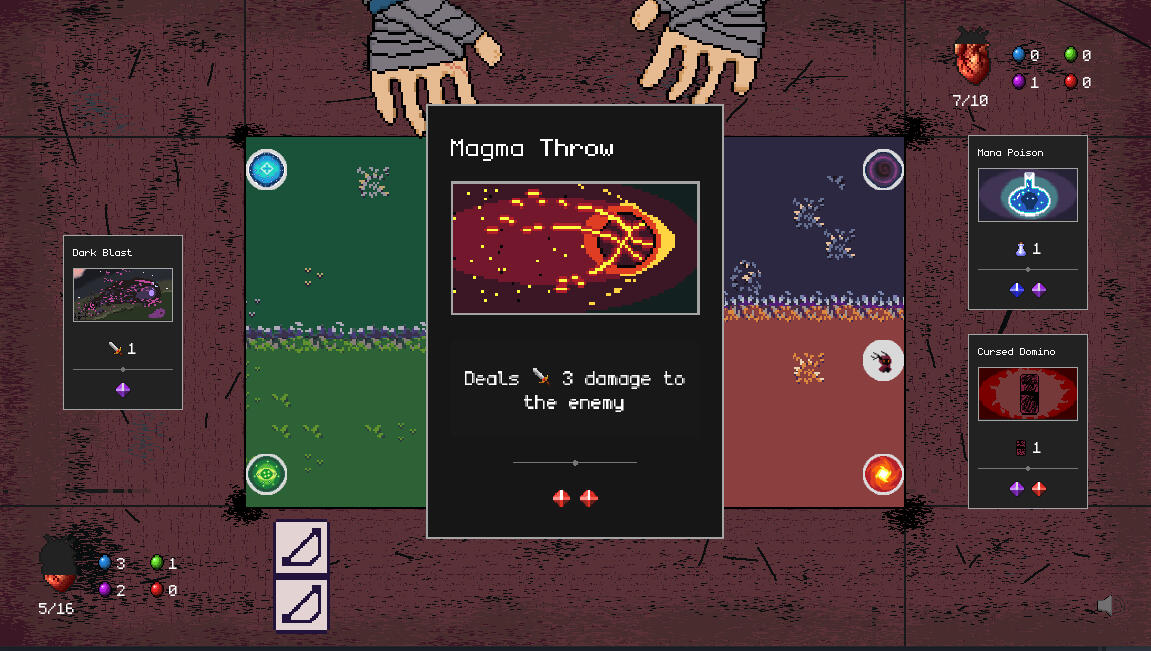This screenshot has height=651, width=1151.
Task: Select the Cursed Domino card
Action: point(1027,421)
